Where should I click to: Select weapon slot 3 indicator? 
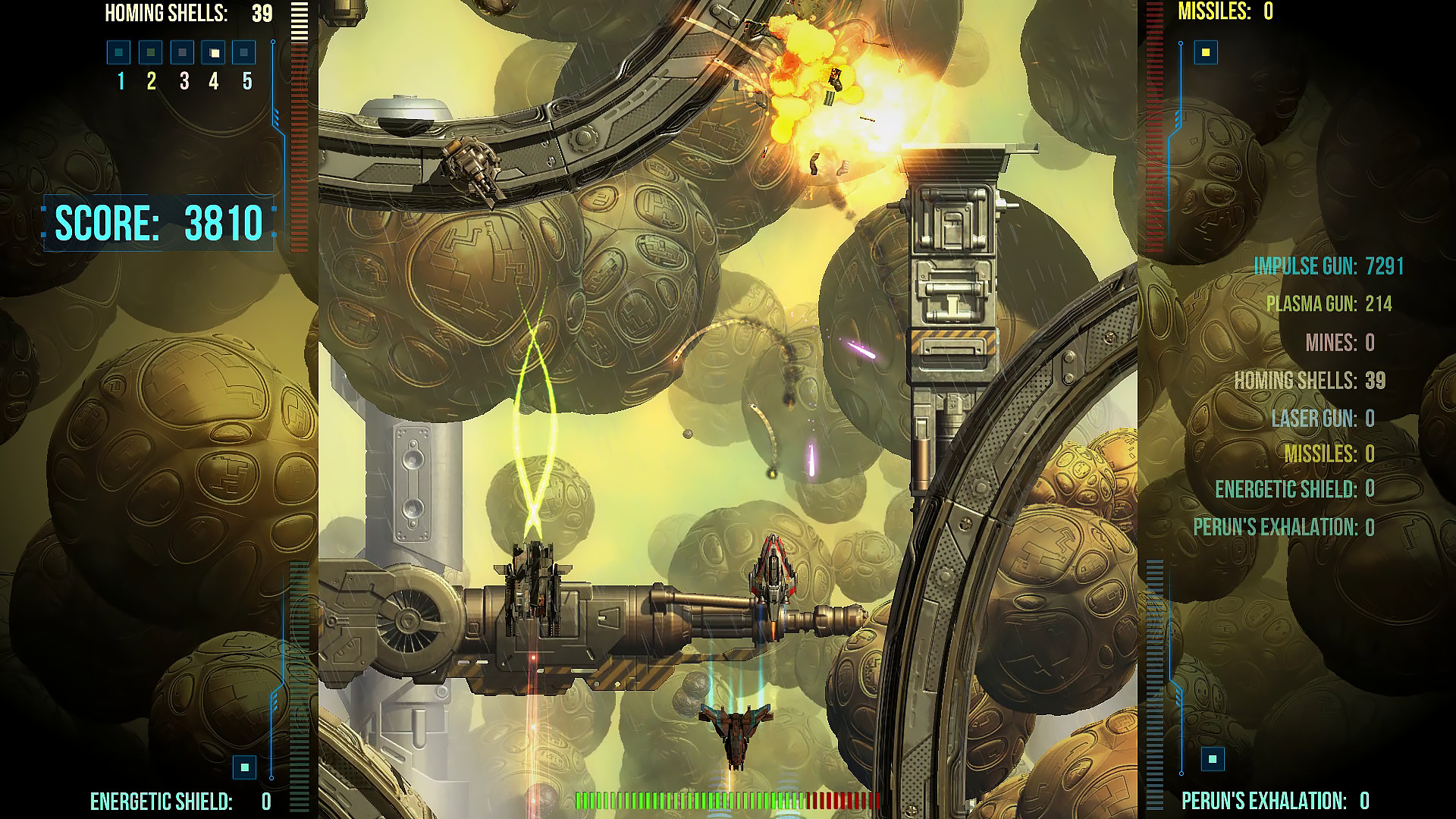coord(180,53)
